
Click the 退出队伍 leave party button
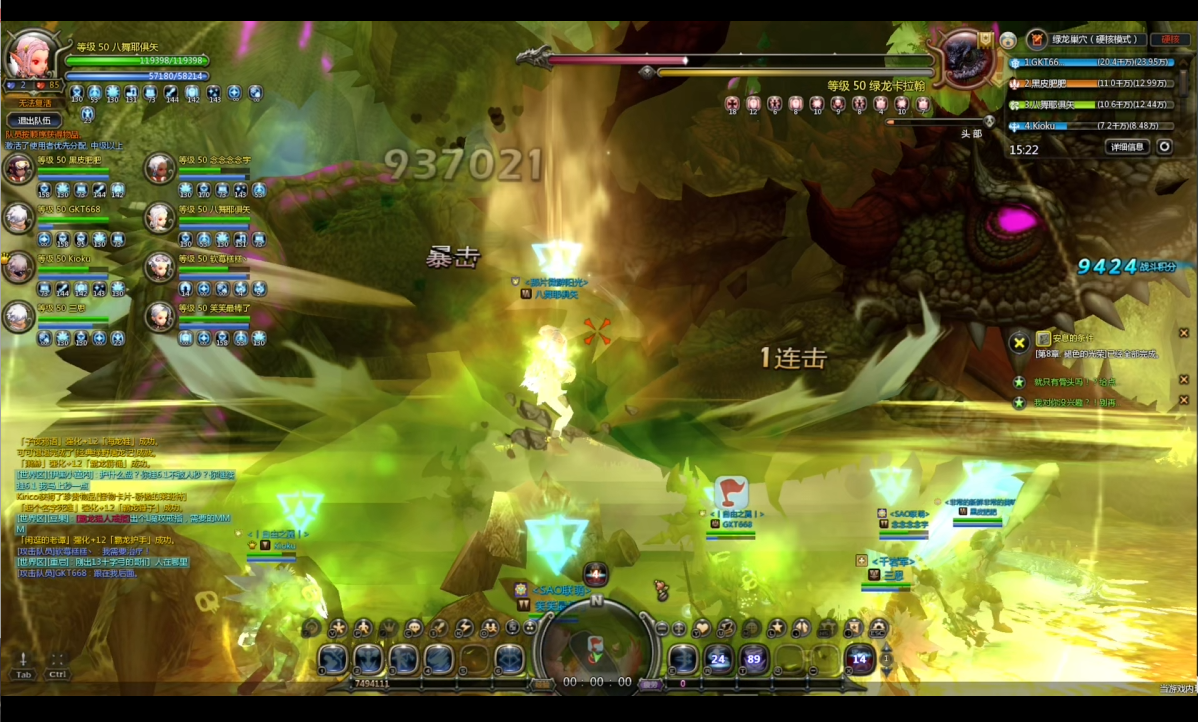[34, 121]
